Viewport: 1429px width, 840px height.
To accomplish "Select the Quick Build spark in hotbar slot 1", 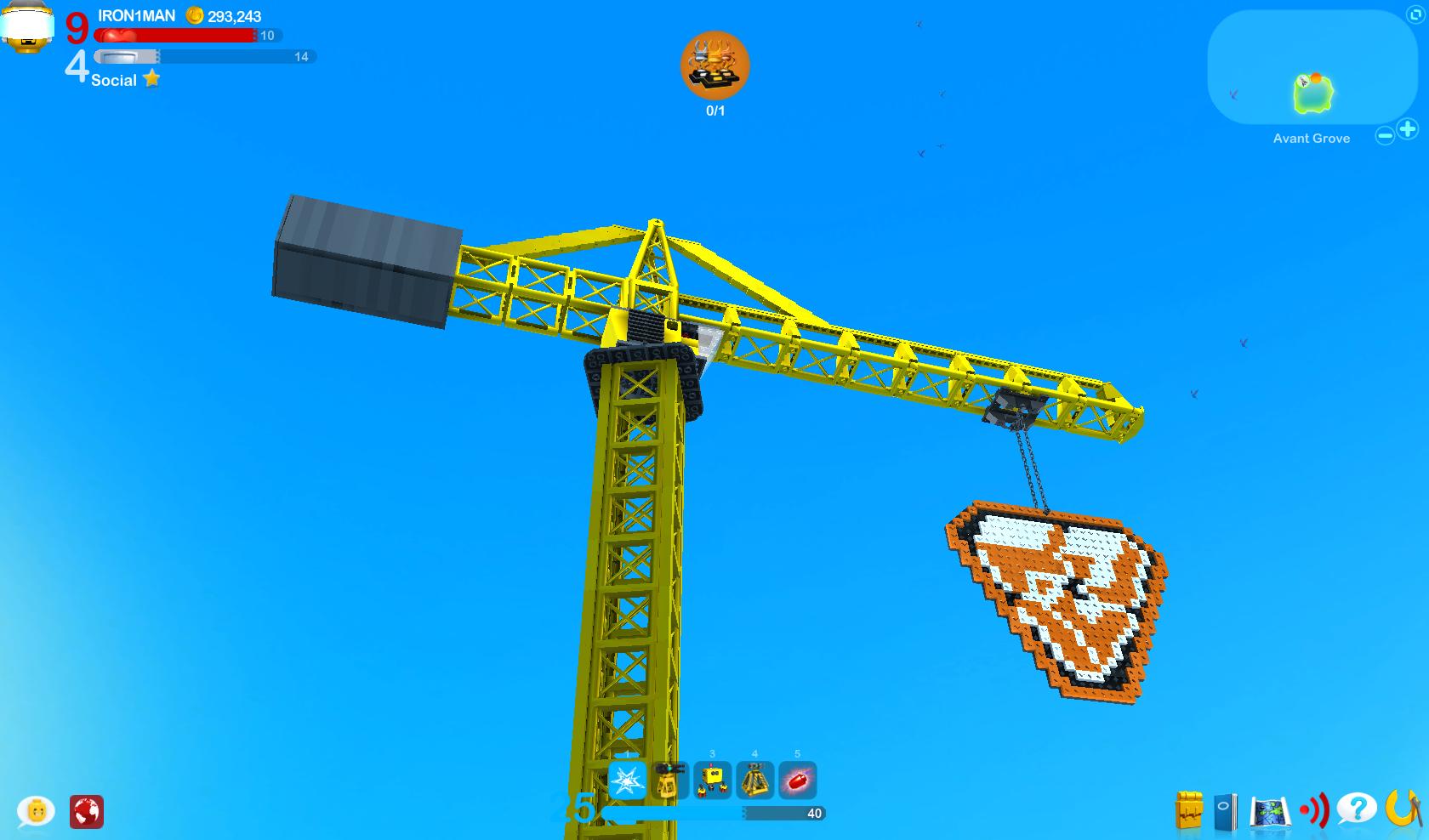I will pyautogui.click(x=626, y=781).
